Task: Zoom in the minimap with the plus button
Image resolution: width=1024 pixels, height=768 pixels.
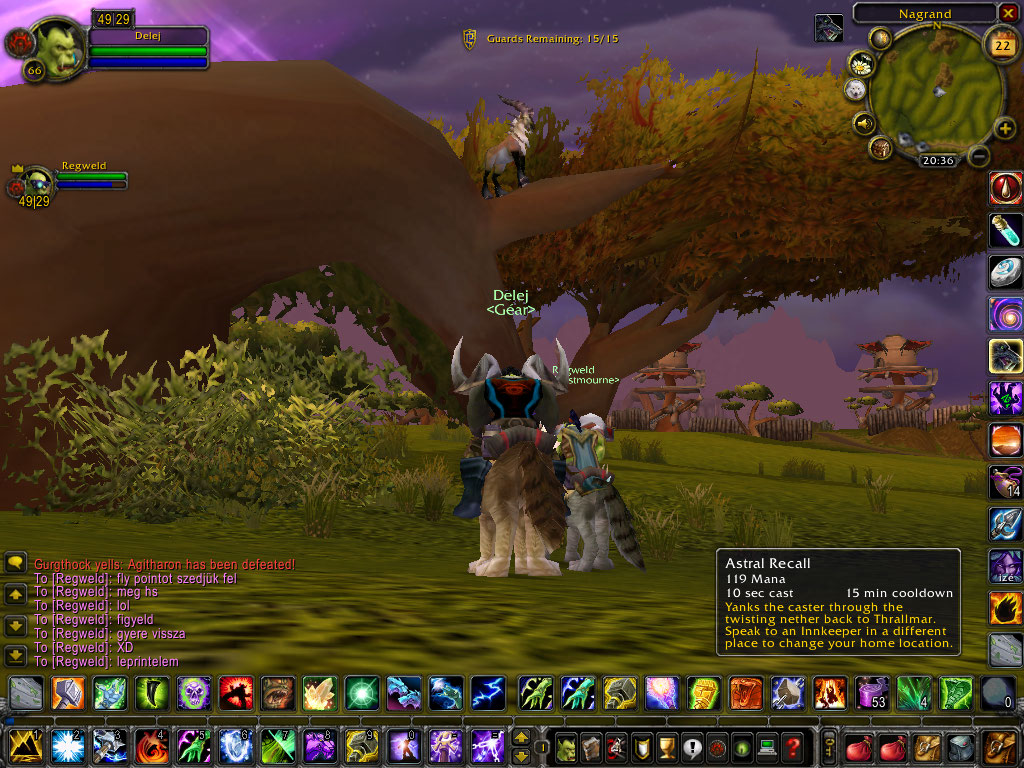Action: pyautogui.click(x=1005, y=128)
